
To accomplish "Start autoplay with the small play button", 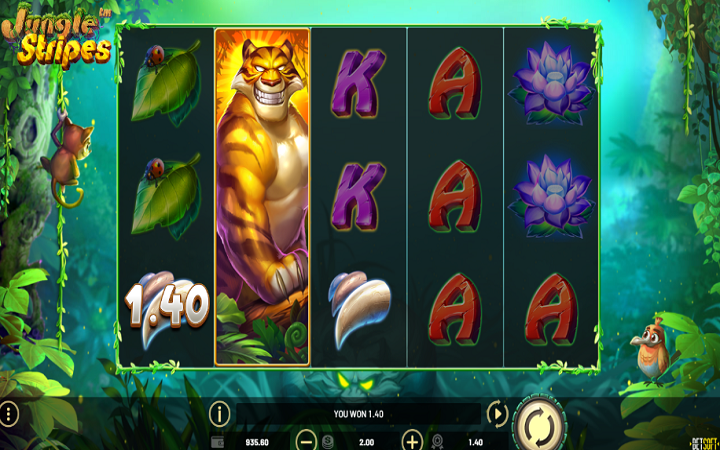I will point(497,413).
